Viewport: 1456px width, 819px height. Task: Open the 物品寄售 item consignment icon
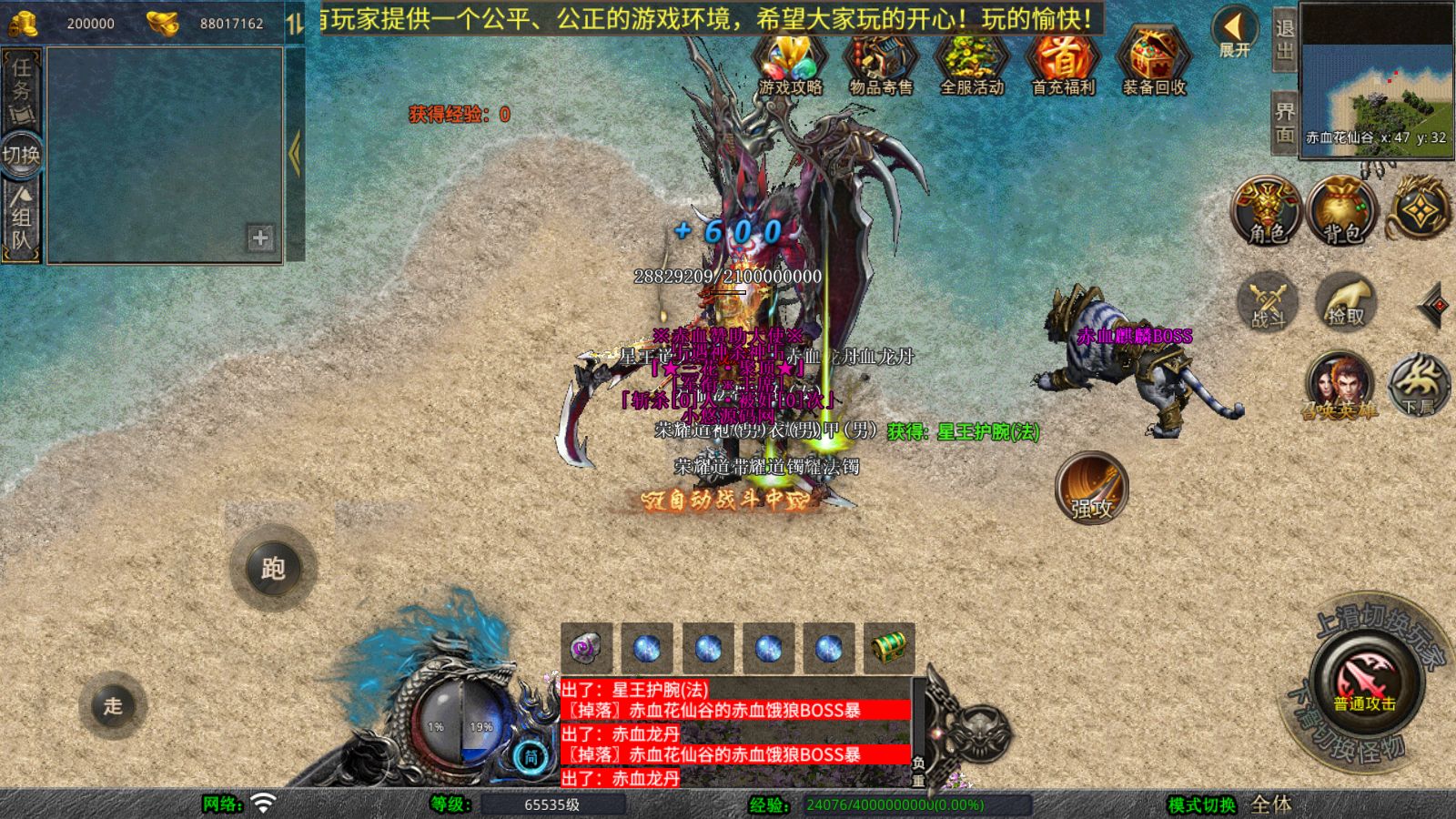point(879,62)
